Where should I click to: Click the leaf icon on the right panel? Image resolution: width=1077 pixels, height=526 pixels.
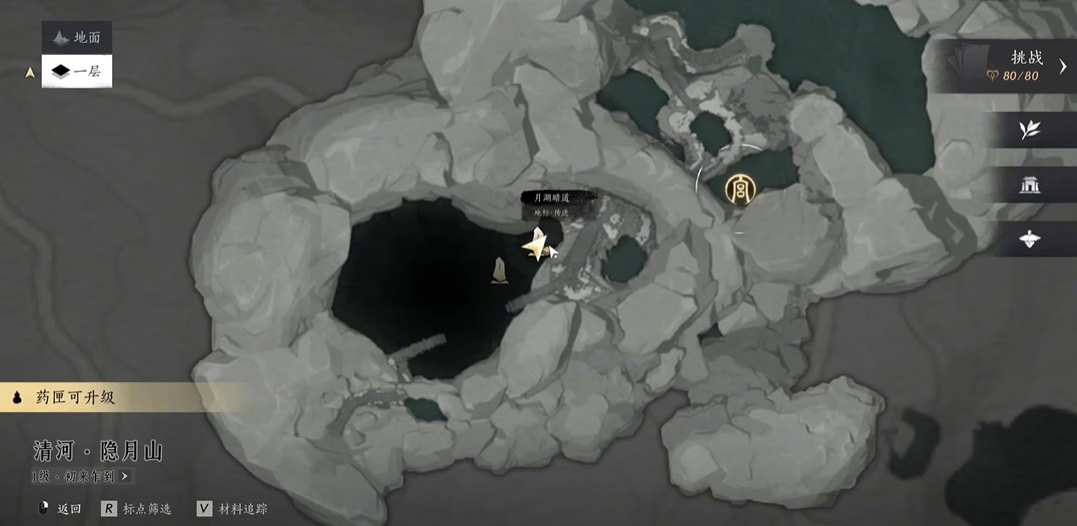1029,130
